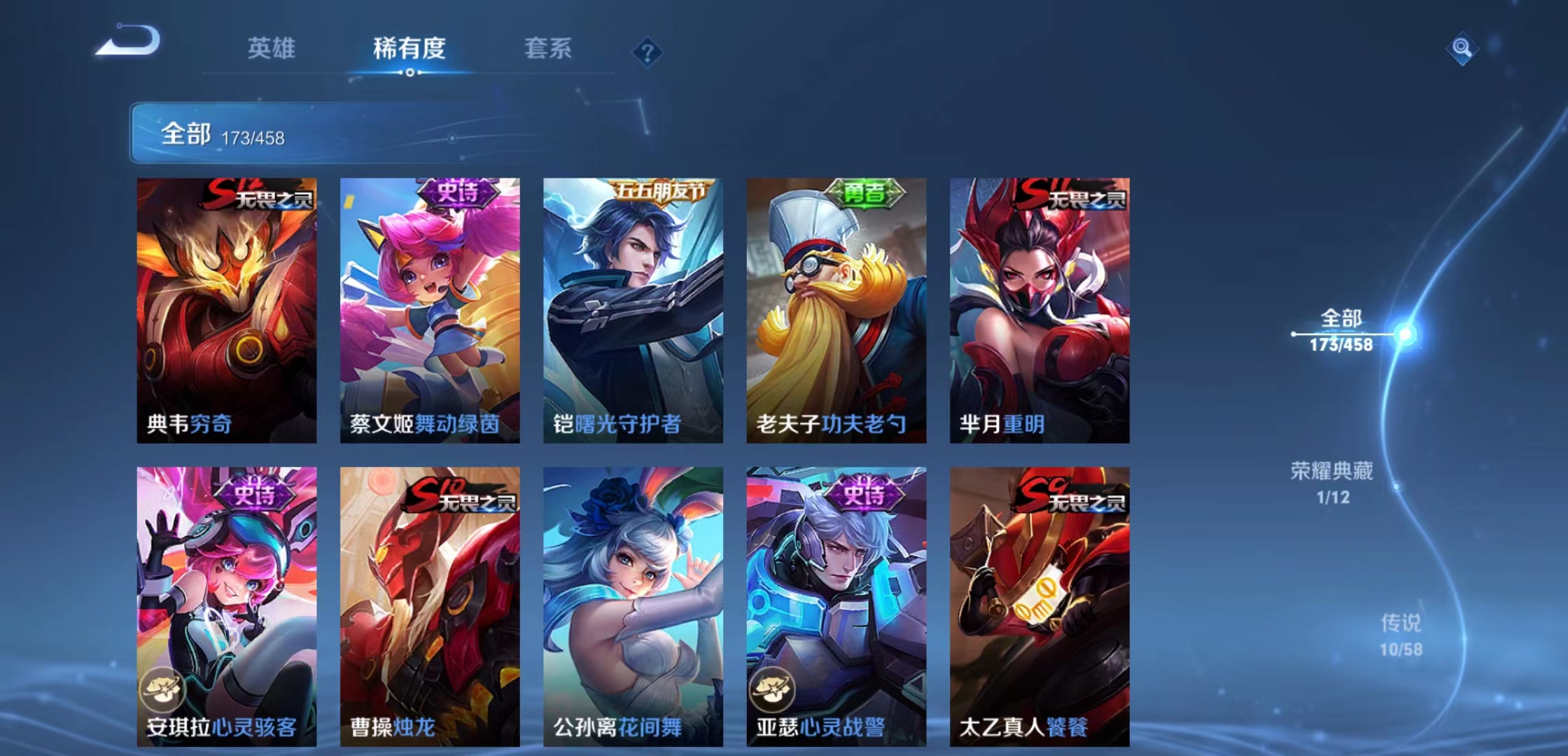The width and height of the screenshot is (1568, 756).
Task: Switch to the 英雄 tab
Action: coord(272,49)
